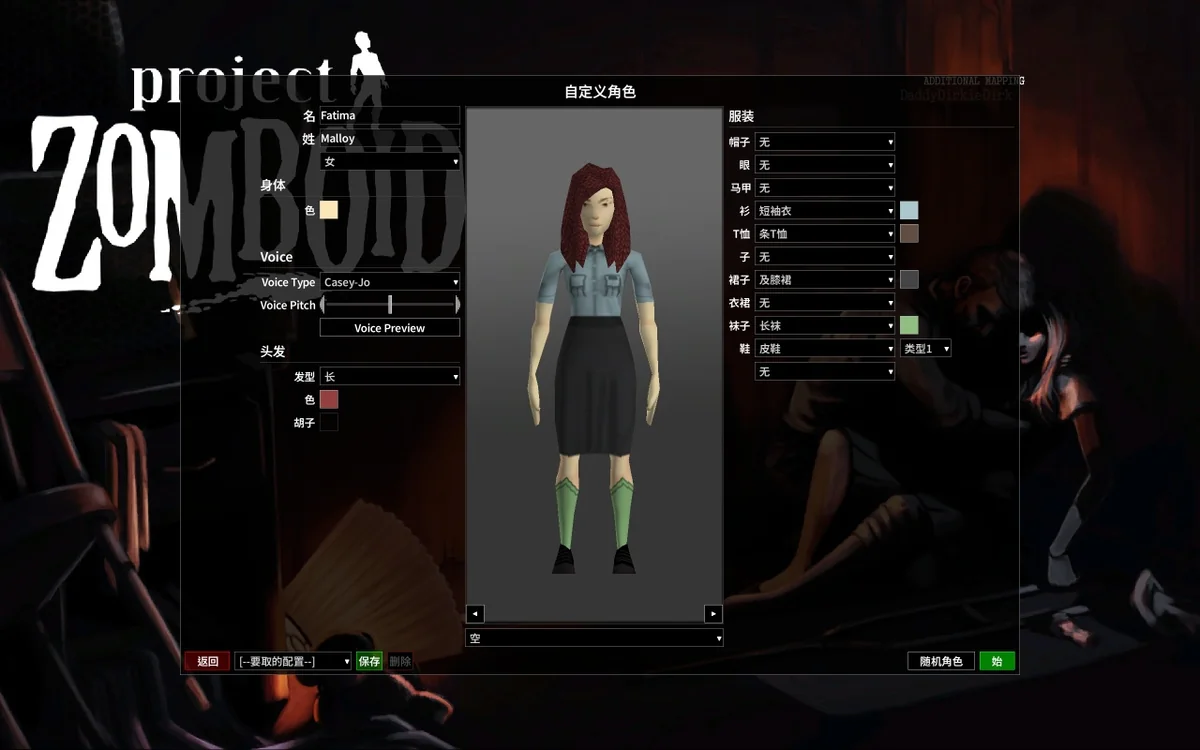This screenshot has height=750, width=1200.
Task: Start the game with the green 始 button
Action: tap(997, 661)
